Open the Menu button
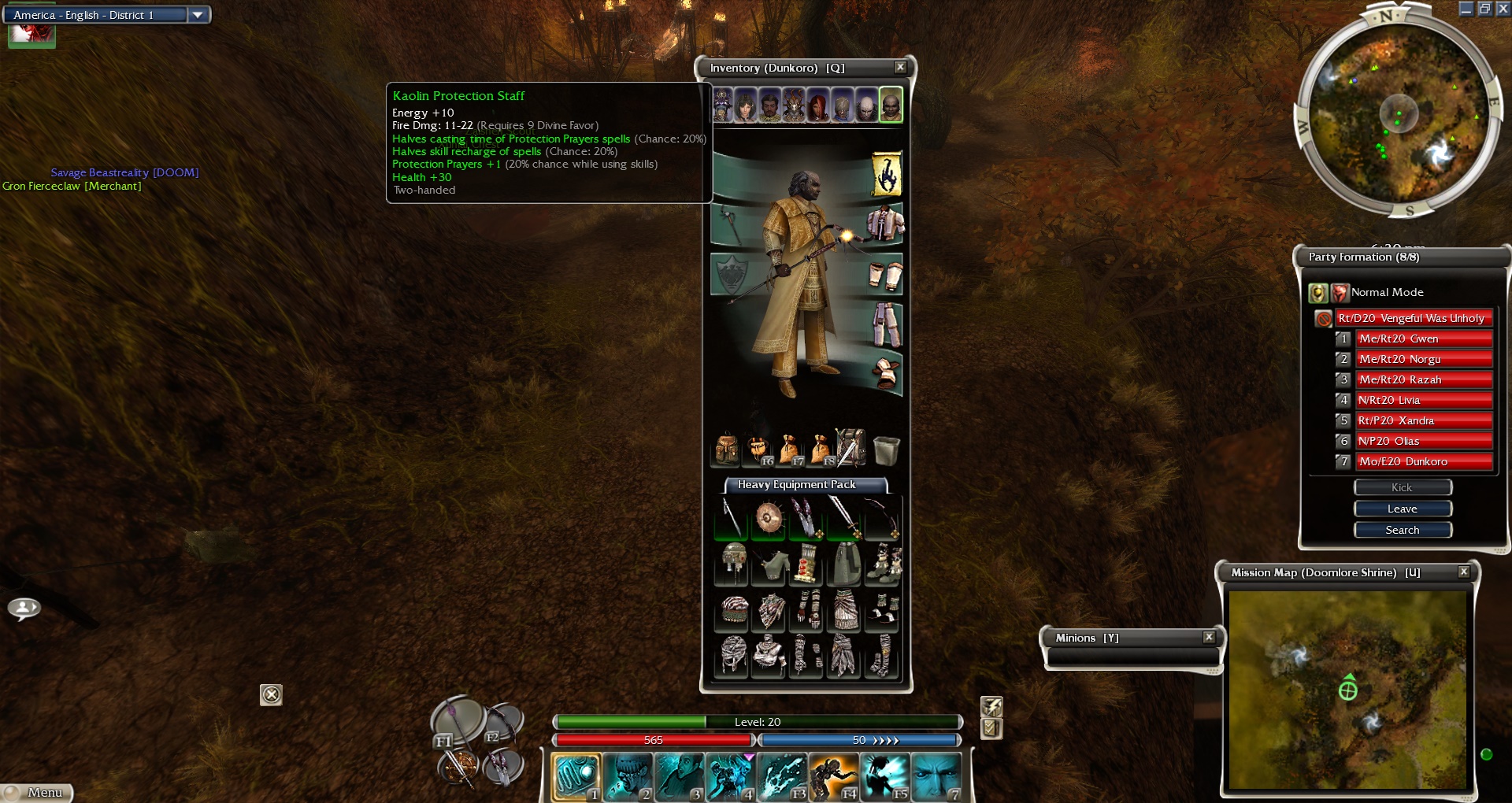1512x803 pixels. [x=38, y=793]
